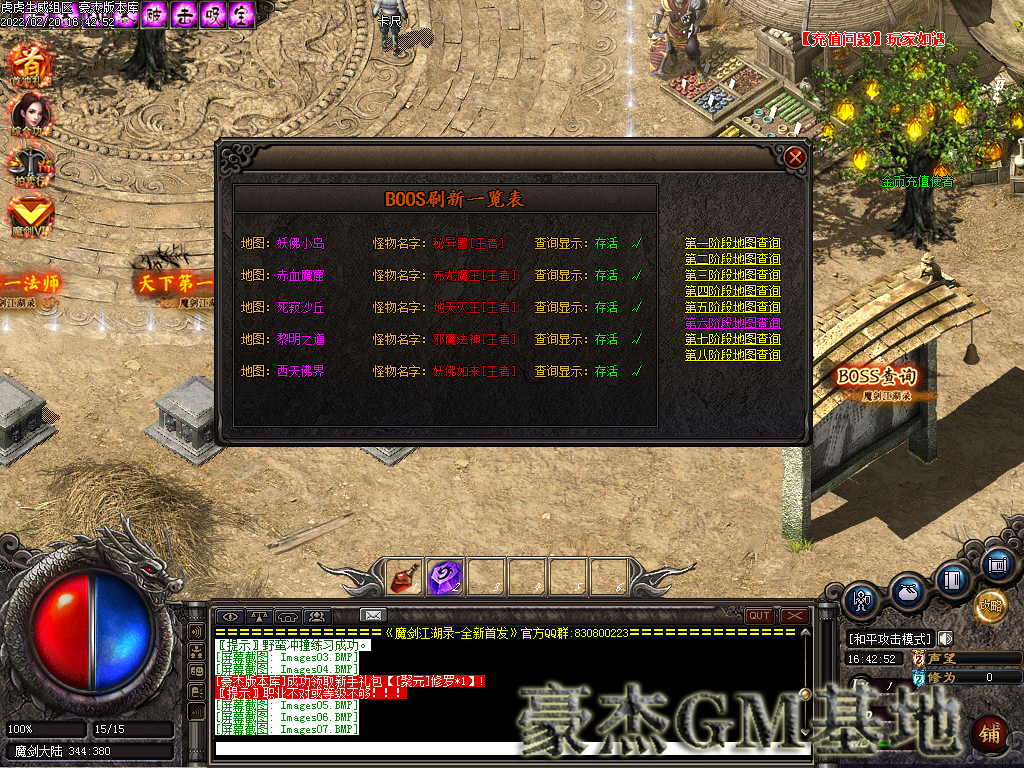Select the purple scroll hotbar slot
Viewport: 1024px width, 768px height.
pos(444,577)
